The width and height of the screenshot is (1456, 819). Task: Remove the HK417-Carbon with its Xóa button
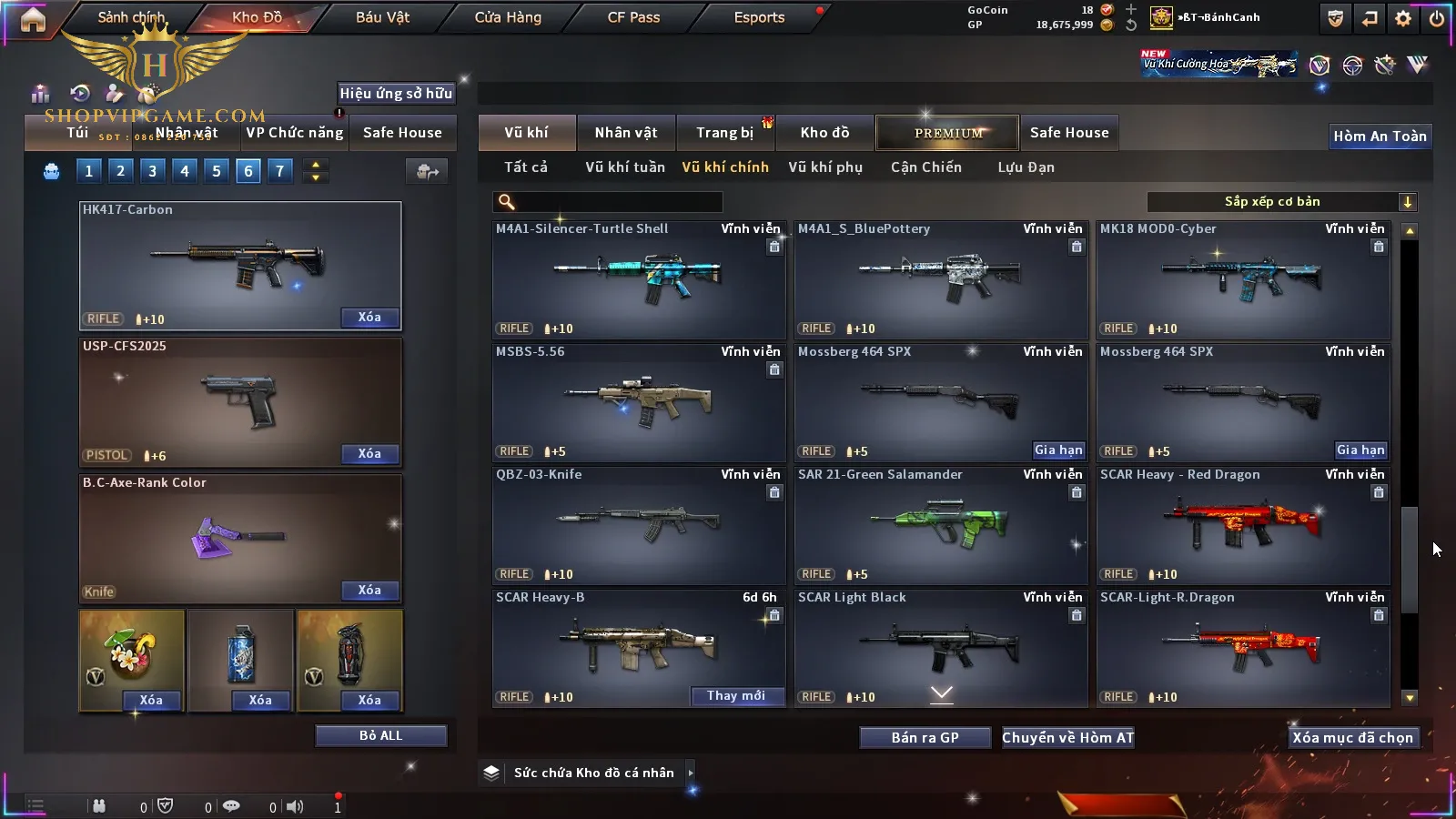[x=369, y=318]
